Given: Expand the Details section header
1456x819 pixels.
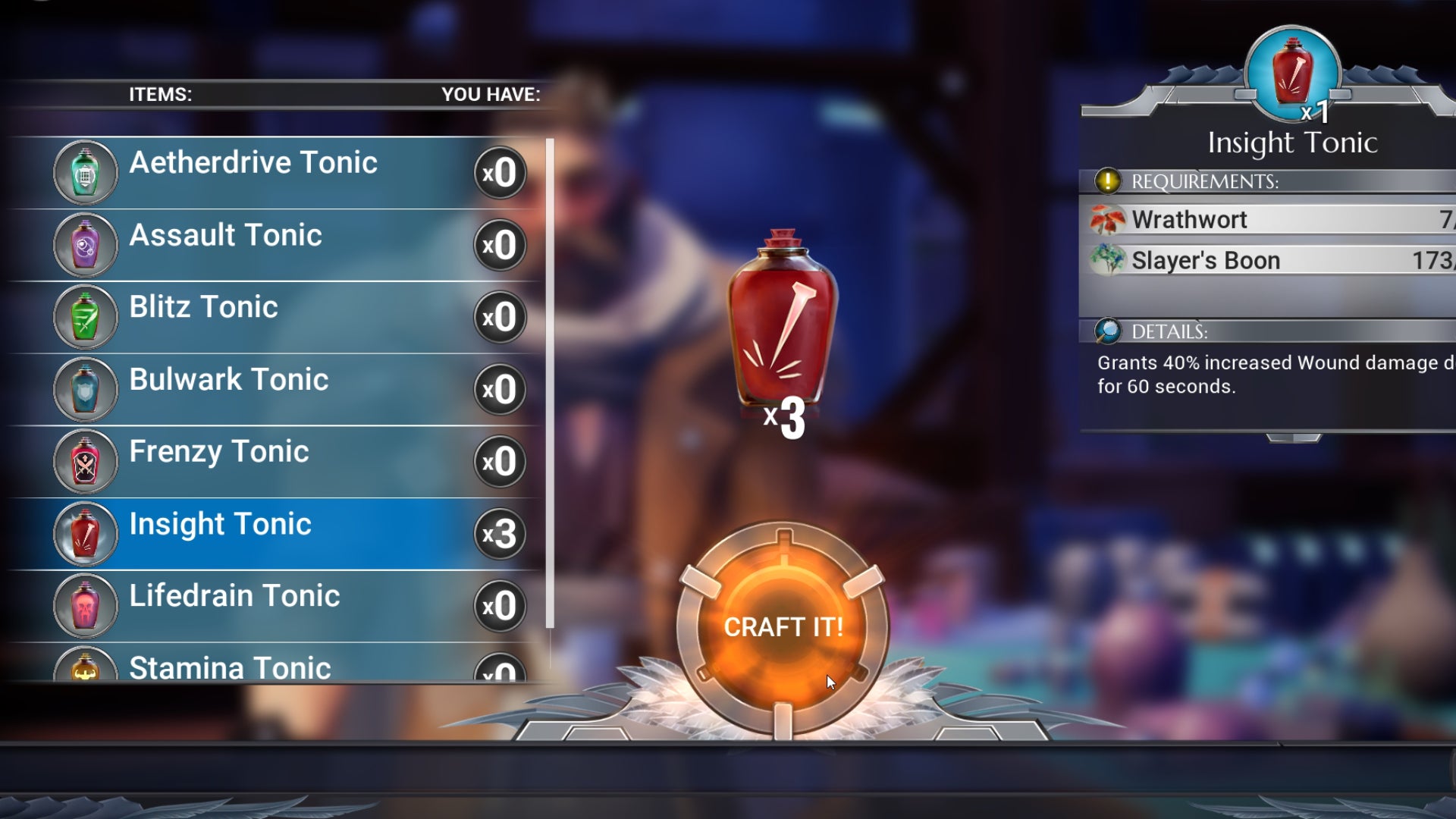Looking at the screenshot, I should pyautogui.click(x=1168, y=331).
